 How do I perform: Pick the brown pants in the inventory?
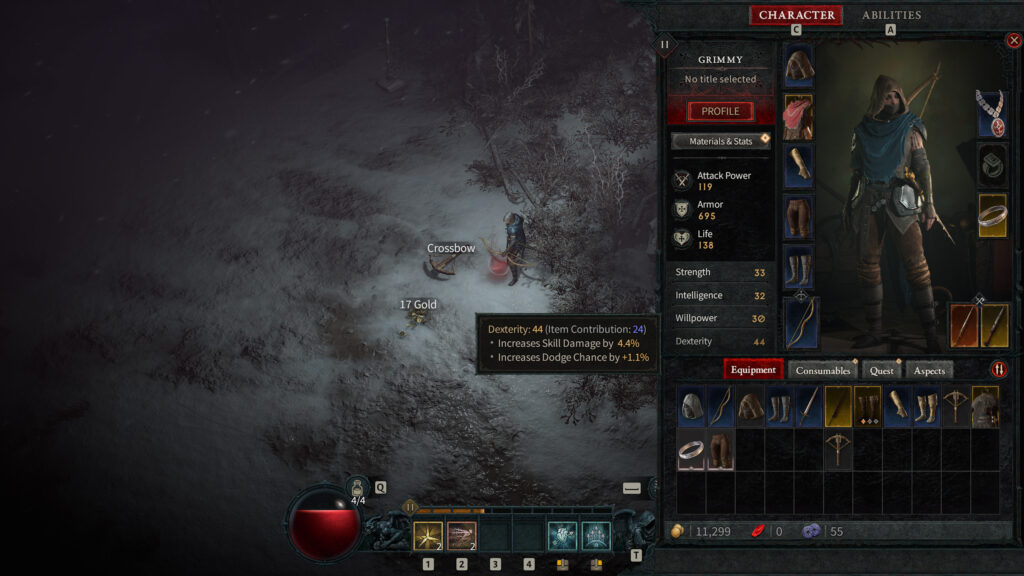point(721,450)
